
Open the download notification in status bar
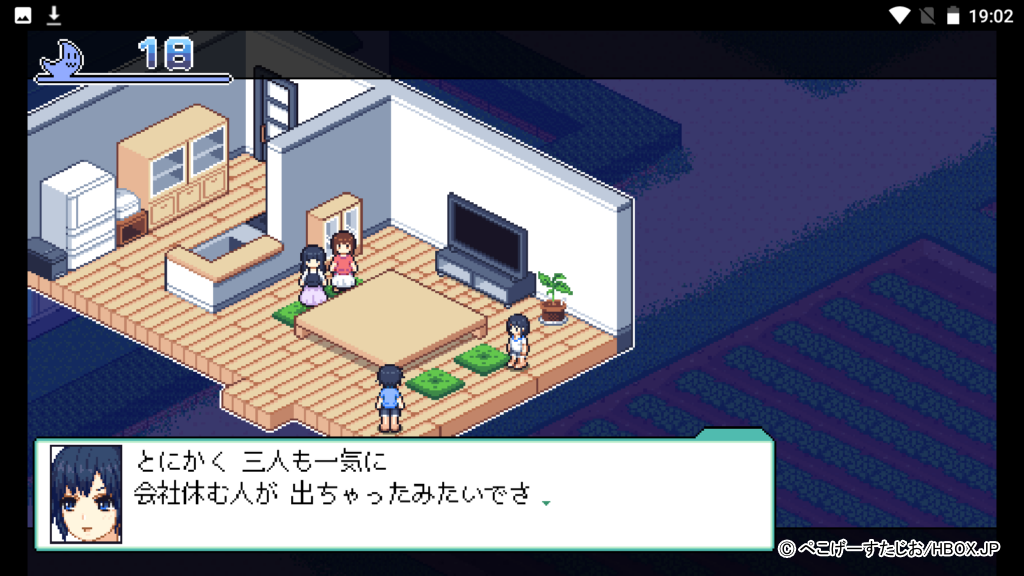pyautogui.click(x=54, y=15)
